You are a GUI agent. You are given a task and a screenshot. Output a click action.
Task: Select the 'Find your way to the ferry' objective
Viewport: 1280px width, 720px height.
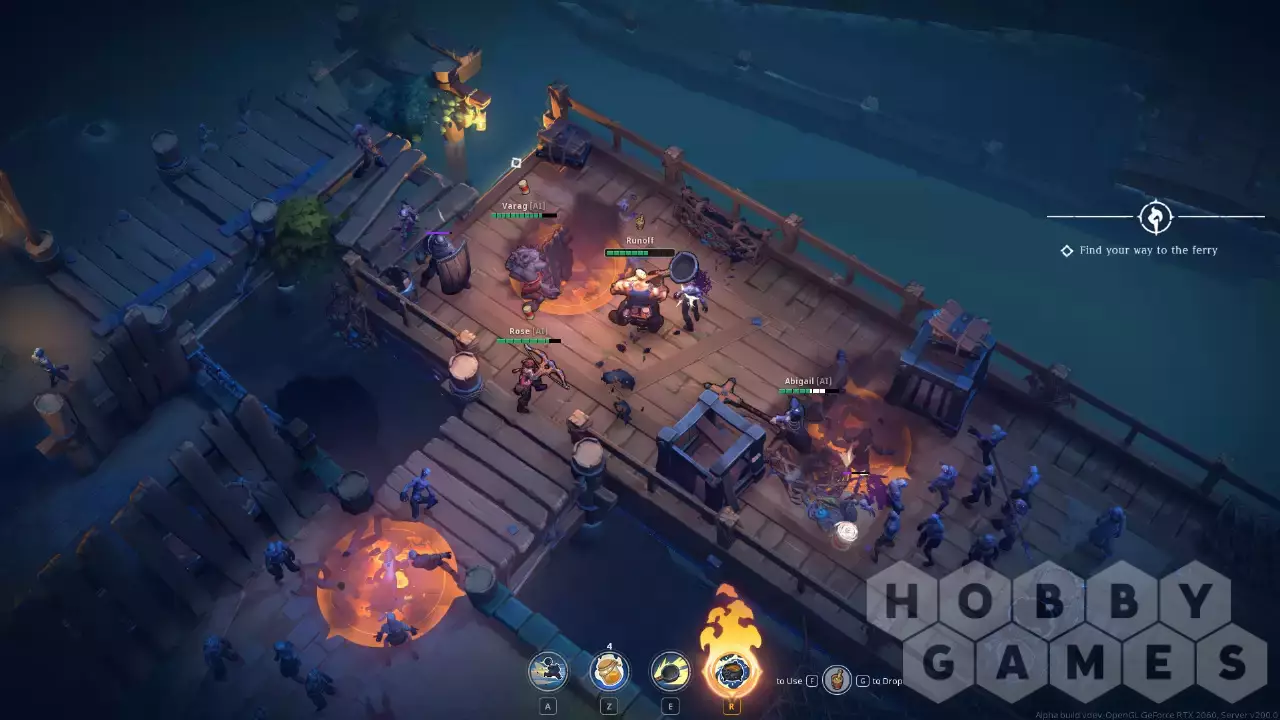point(1148,250)
